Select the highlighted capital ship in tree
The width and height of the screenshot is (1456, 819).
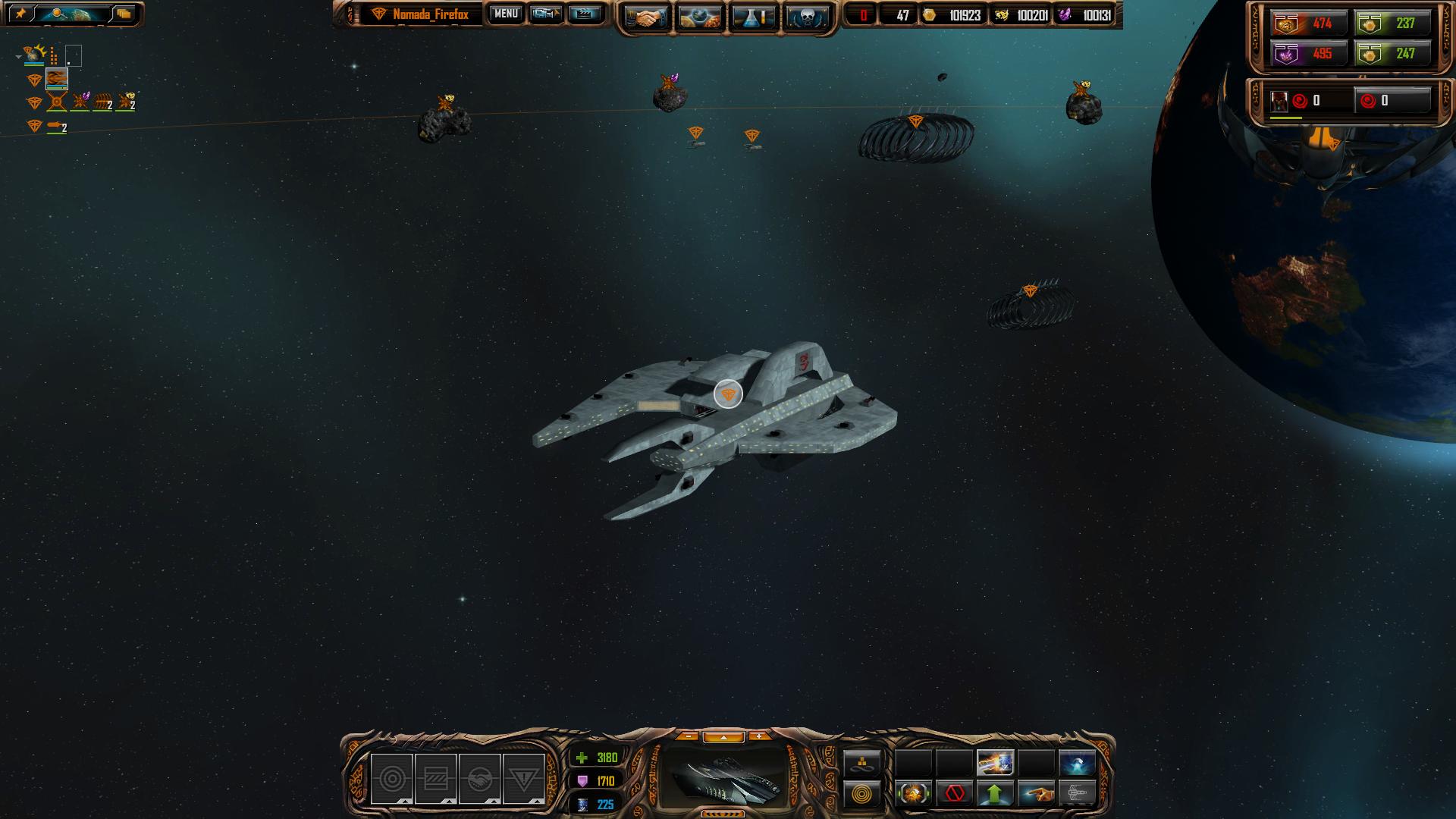[x=57, y=79]
